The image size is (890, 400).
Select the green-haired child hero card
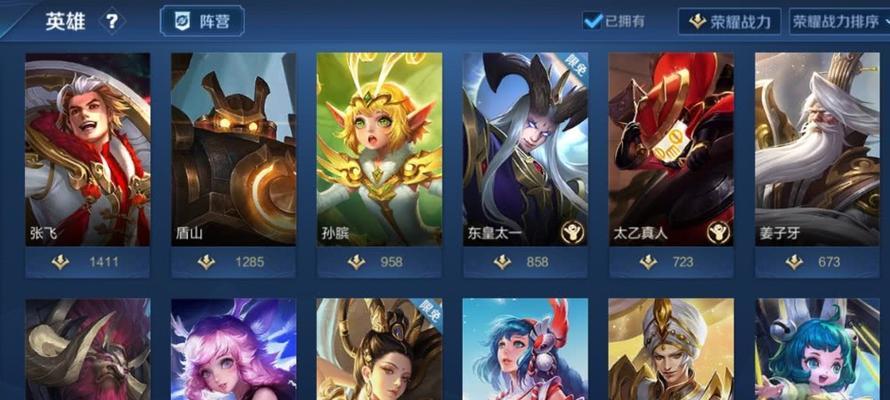tap(817, 350)
